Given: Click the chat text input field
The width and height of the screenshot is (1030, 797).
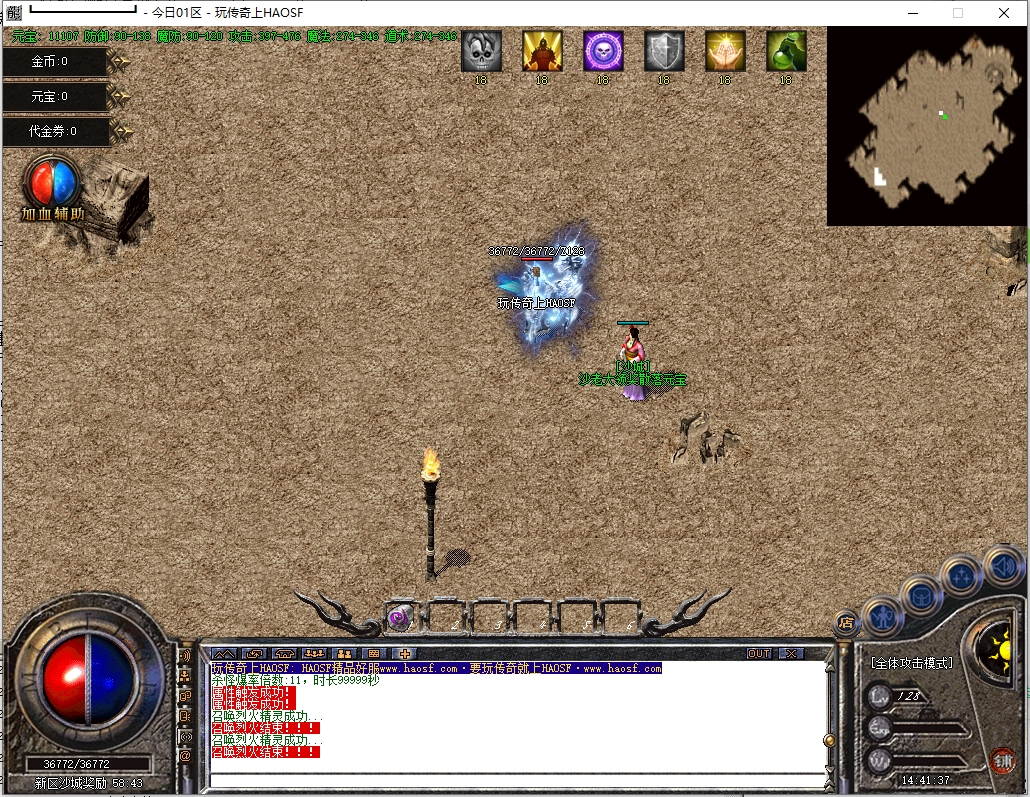Looking at the screenshot, I should click(515, 778).
